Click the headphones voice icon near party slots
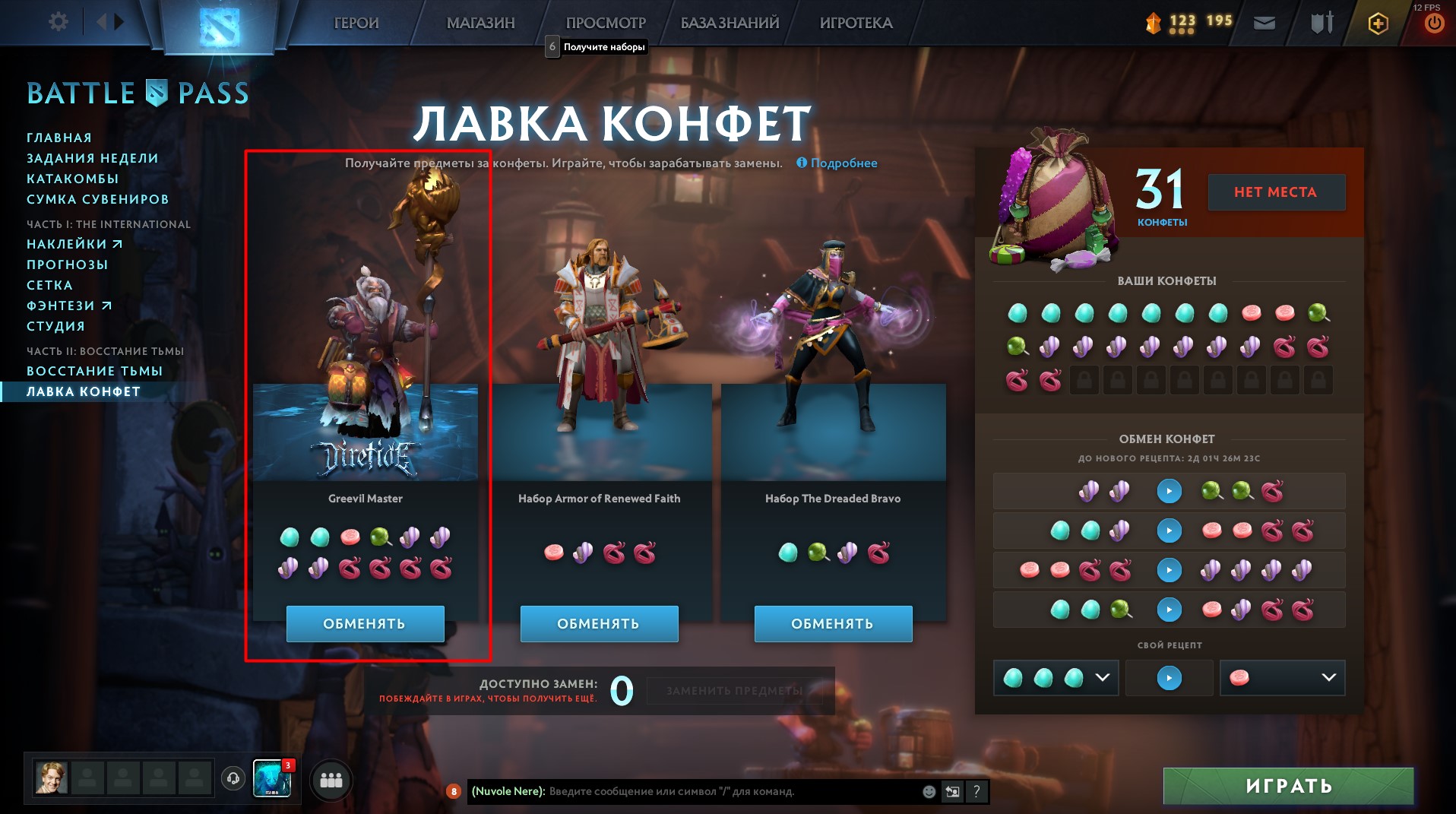Image resolution: width=1456 pixels, height=814 pixels. 233,779
